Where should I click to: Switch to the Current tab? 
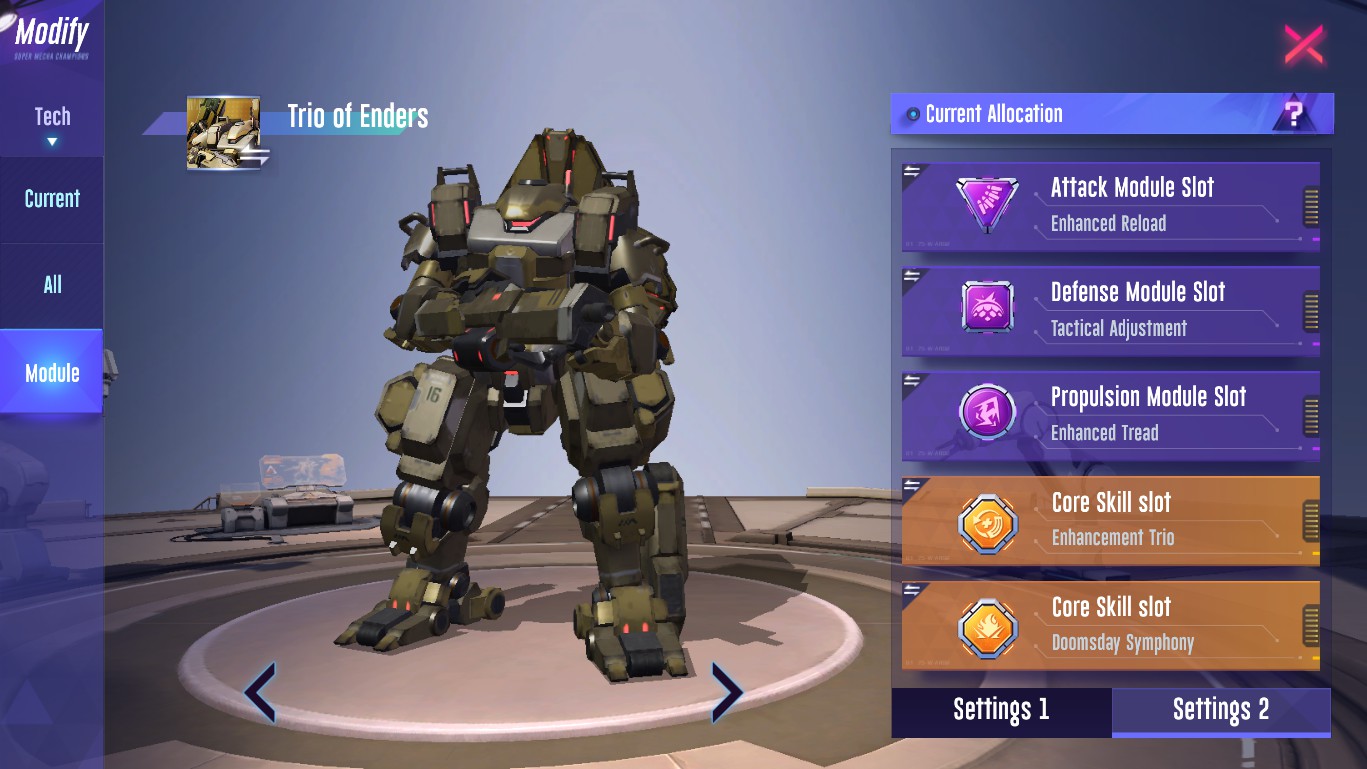click(52, 199)
